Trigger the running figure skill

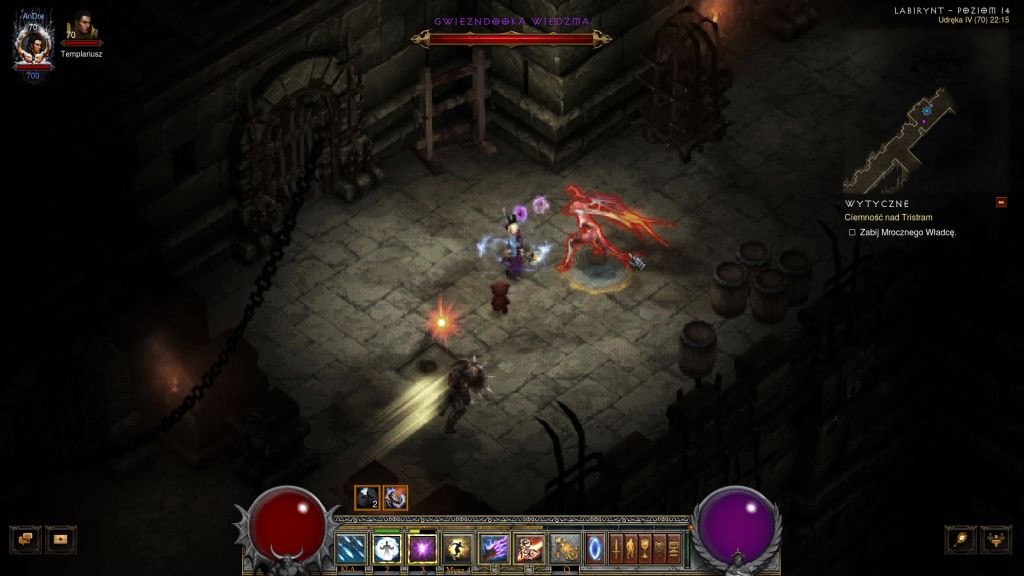pos(458,549)
